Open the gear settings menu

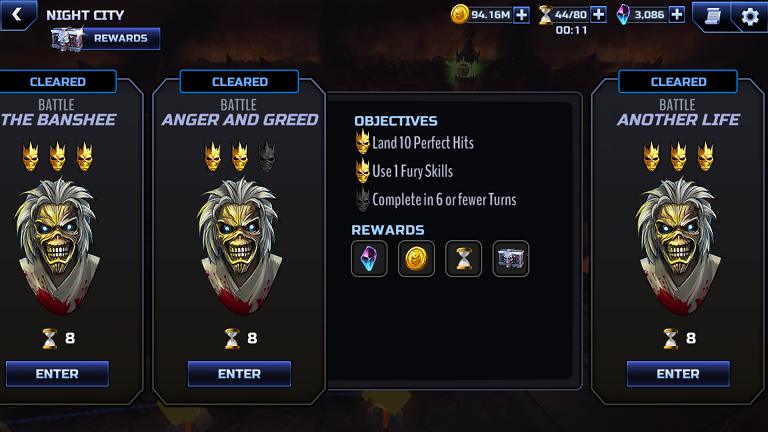(x=750, y=16)
